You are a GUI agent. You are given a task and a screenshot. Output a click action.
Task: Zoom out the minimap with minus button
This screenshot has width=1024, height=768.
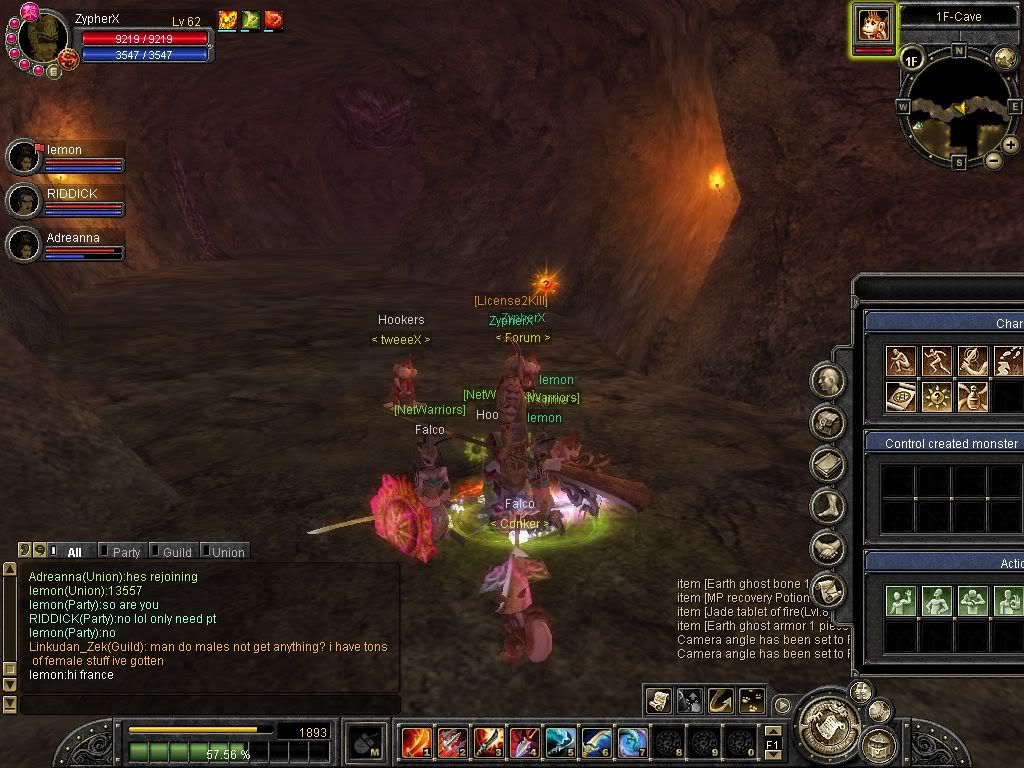pyautogui.click(x=993, y=160)
